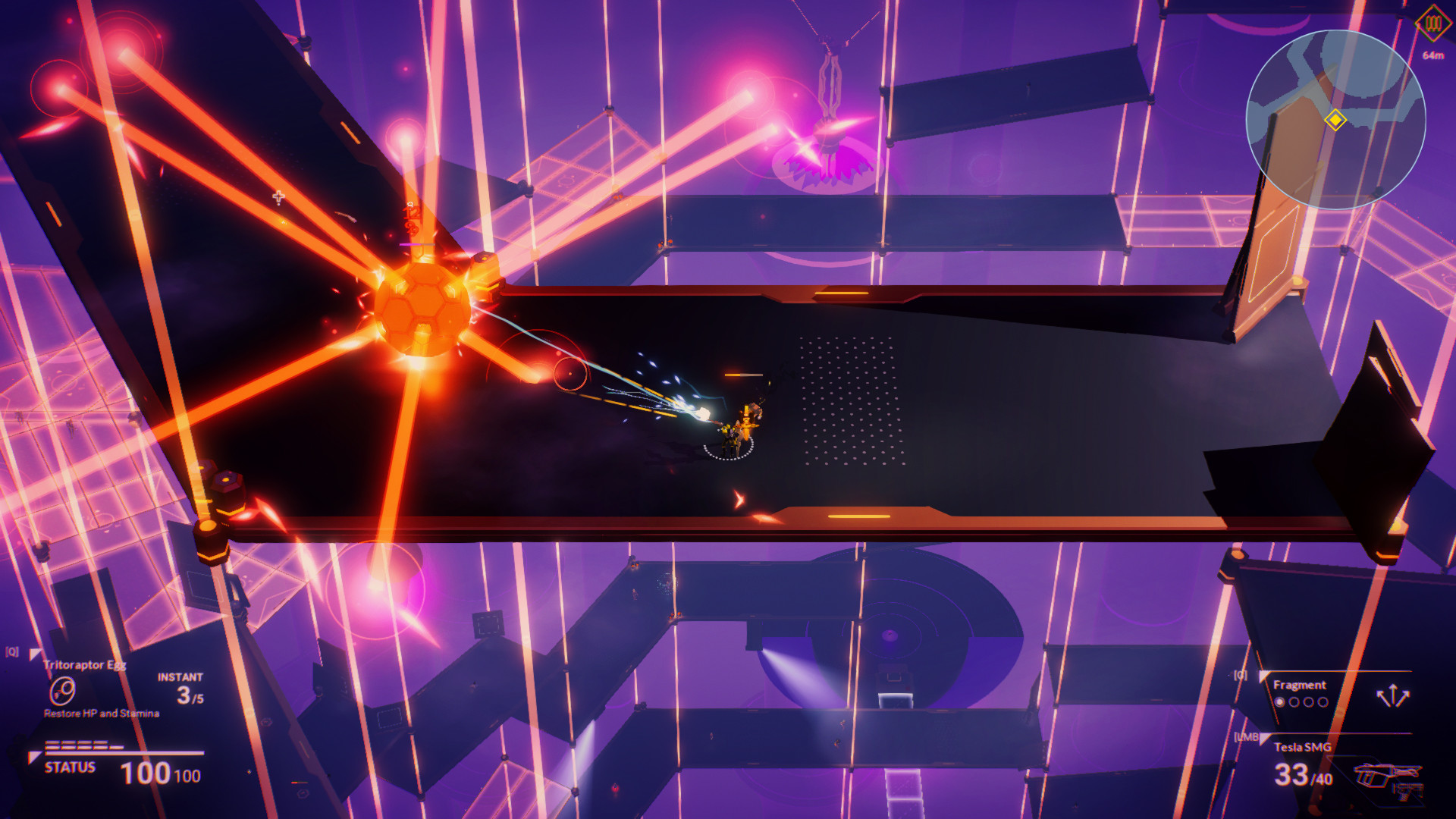Select the Tritoraptor Egg item icon
1456x819 pixels.
(x=61, y=691)
